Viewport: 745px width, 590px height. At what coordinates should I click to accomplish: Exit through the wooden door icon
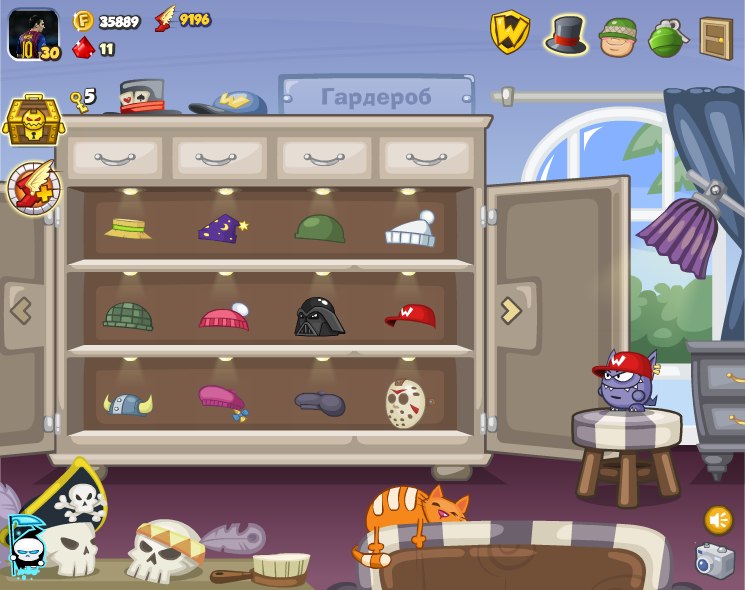pos(716,38)
